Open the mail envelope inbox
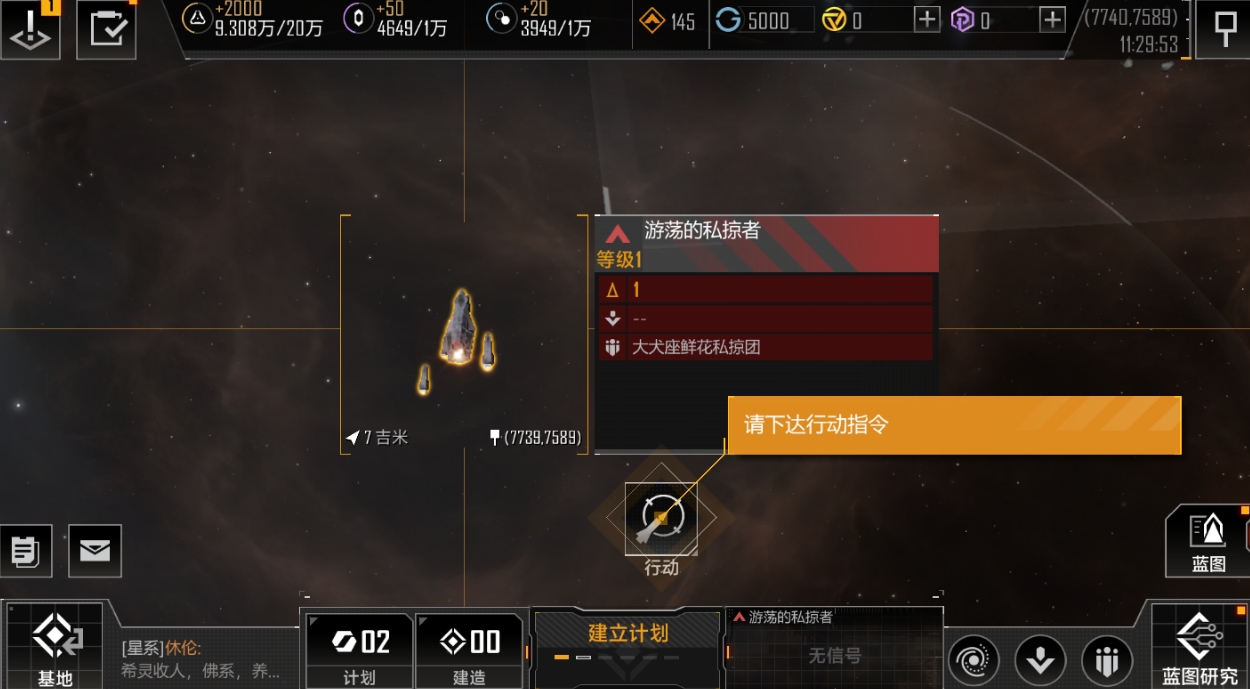The height and width of the screenshot is (689, 1250). point(95,550)
